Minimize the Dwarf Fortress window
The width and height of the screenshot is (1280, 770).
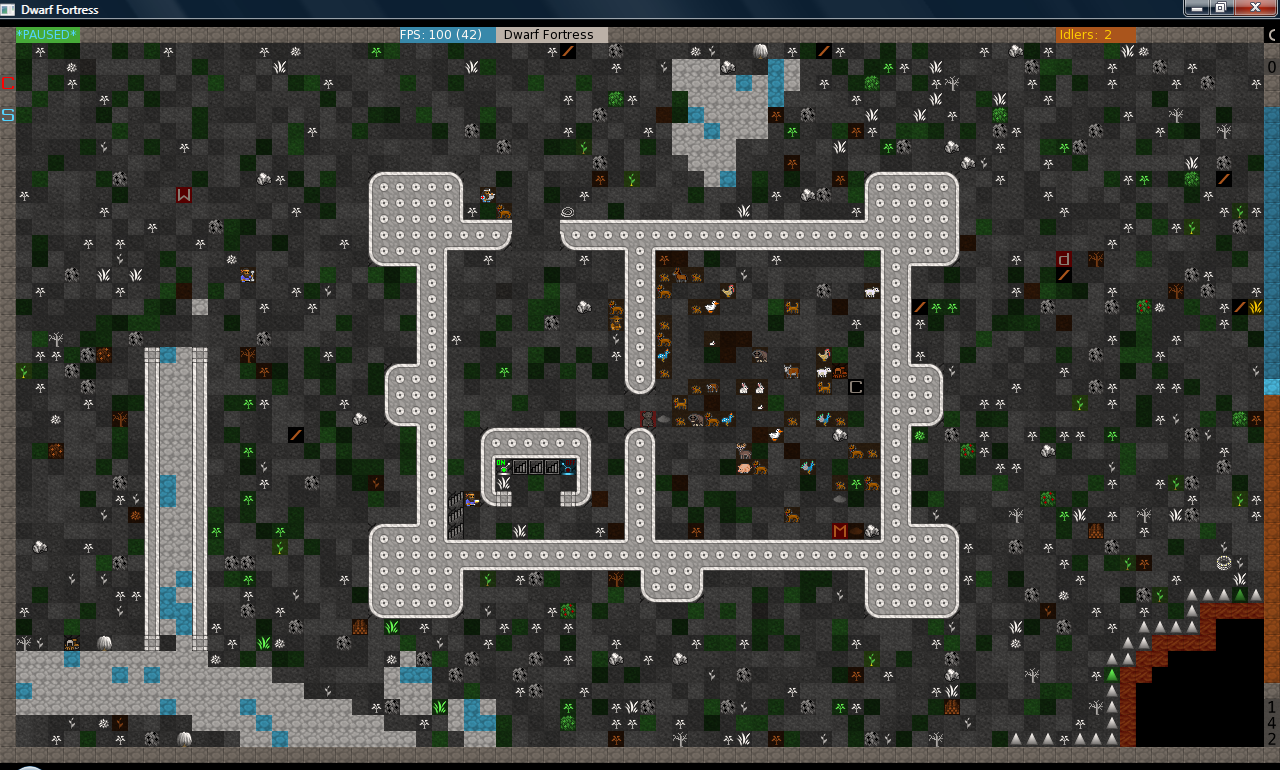[1197, 8]
